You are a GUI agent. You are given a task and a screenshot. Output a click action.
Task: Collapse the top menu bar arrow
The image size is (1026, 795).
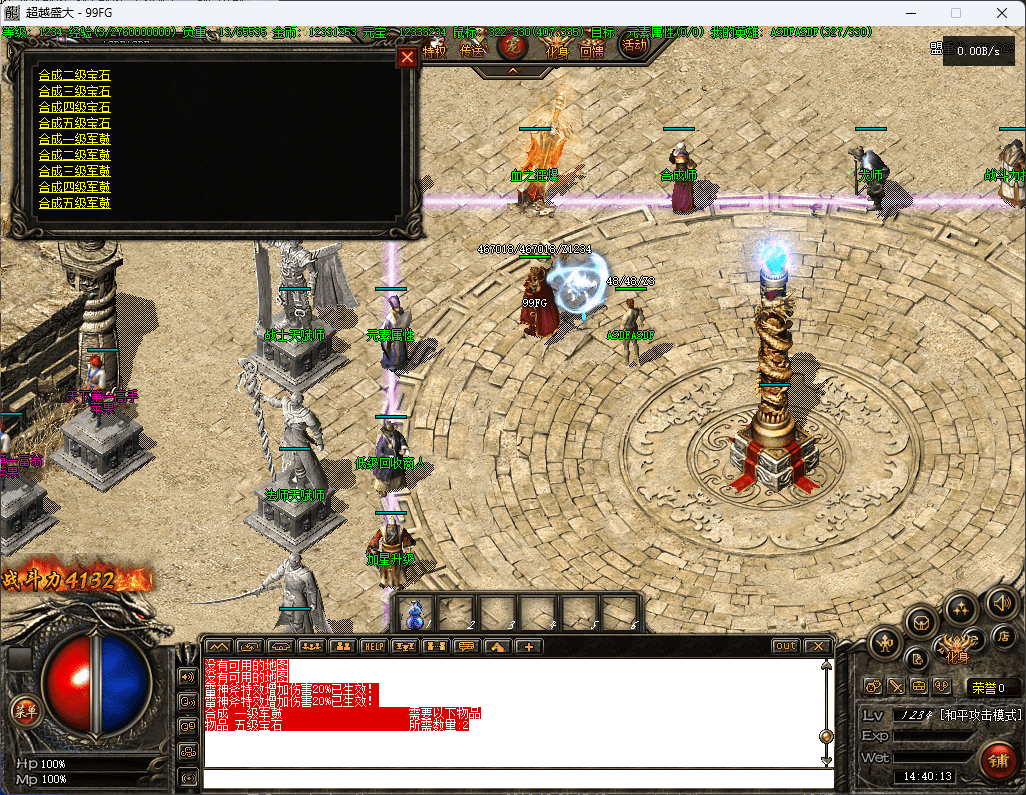click(512, 71)
